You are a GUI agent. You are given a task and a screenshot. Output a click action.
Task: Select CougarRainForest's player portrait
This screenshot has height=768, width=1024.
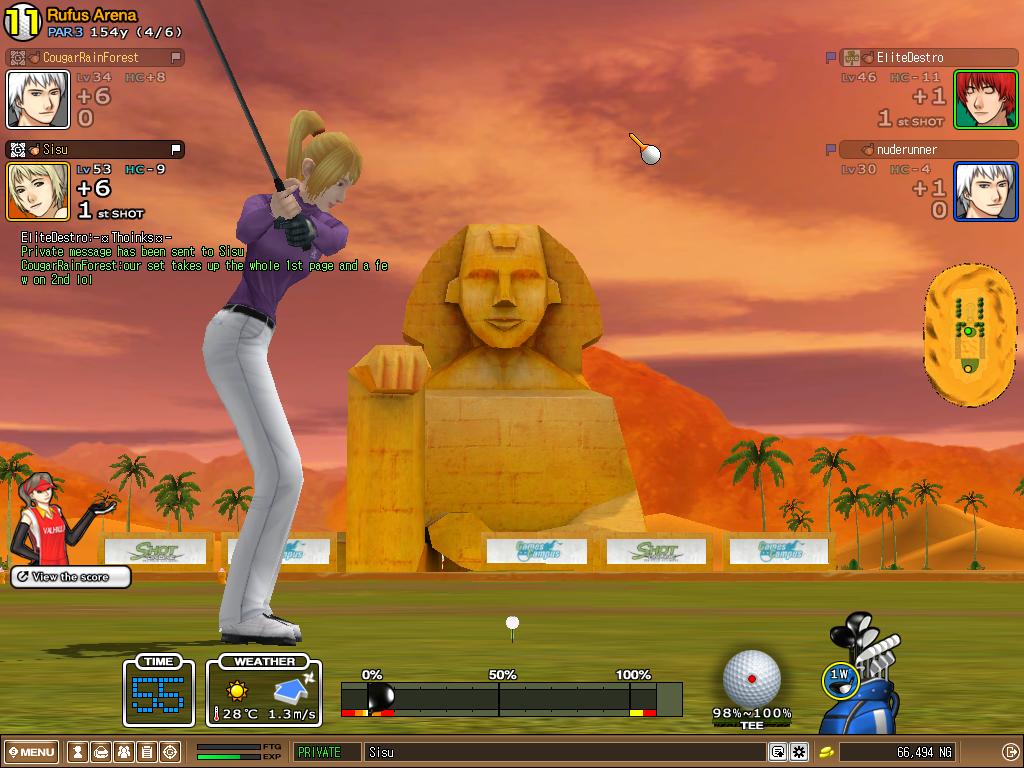(38, 99)
